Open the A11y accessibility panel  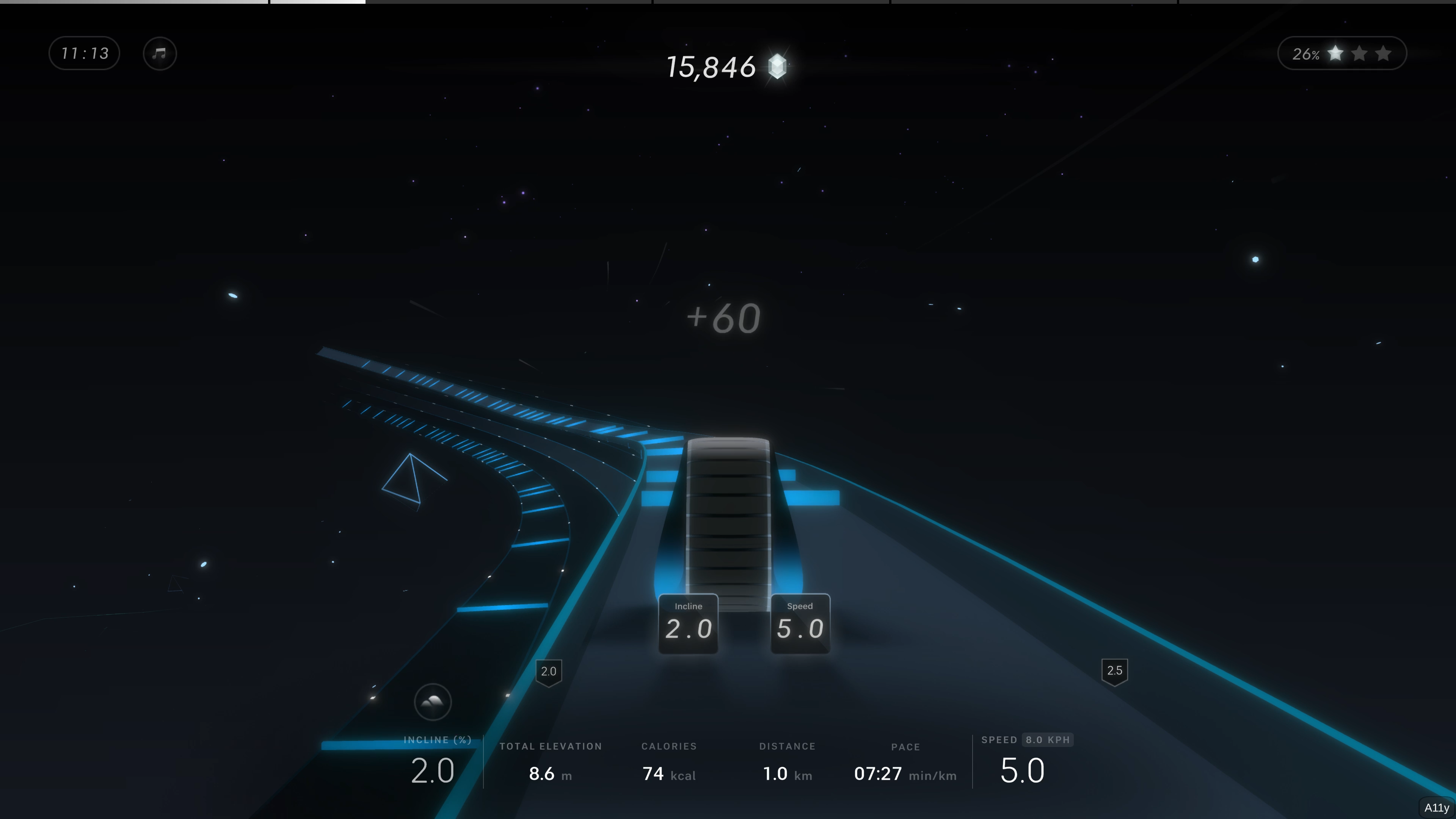1436,808
